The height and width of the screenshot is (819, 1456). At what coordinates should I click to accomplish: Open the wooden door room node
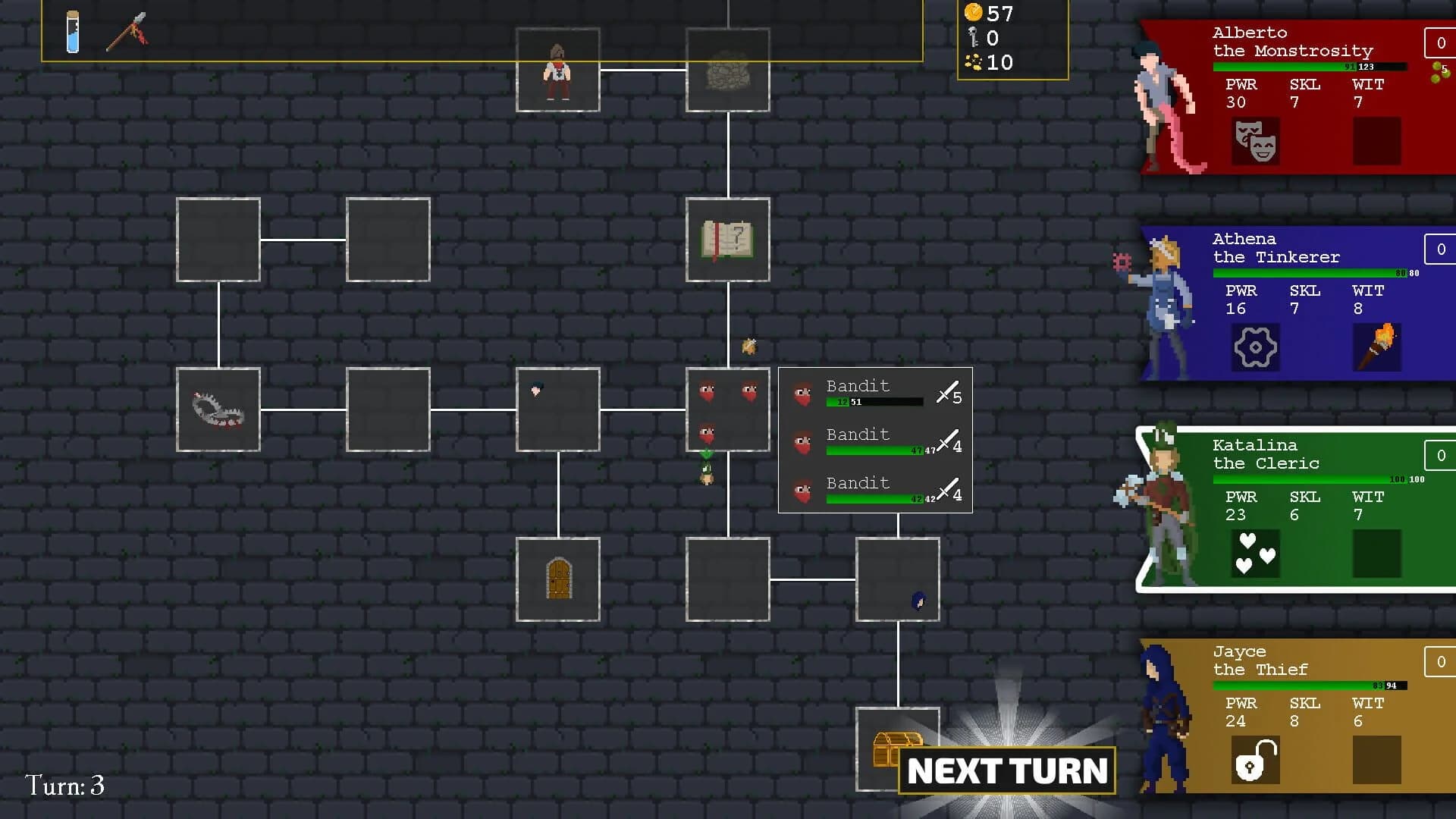coord(558,580)
